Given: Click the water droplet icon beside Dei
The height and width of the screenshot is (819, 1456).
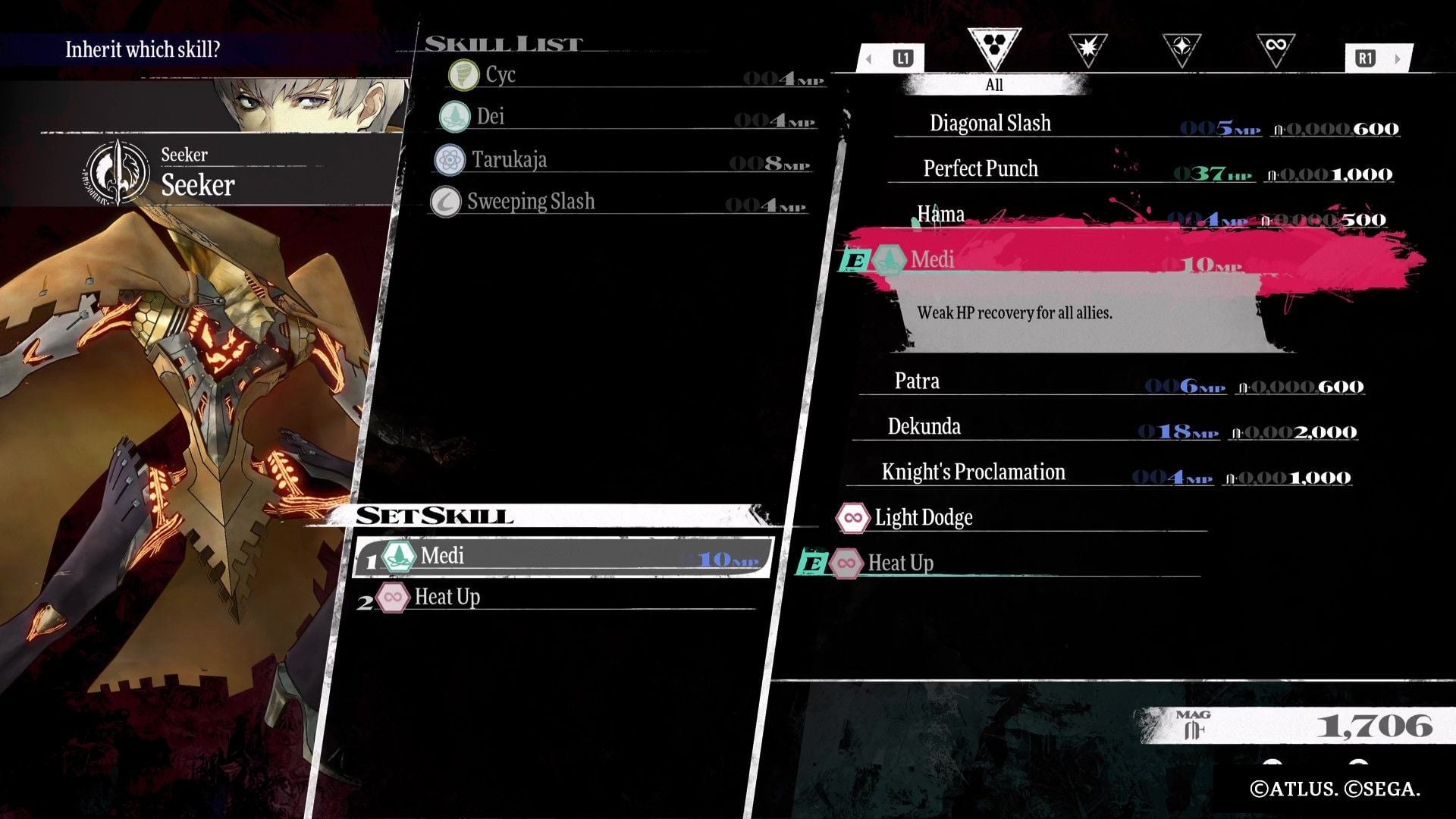Looking at the screenshot, I should coord(455,118).
